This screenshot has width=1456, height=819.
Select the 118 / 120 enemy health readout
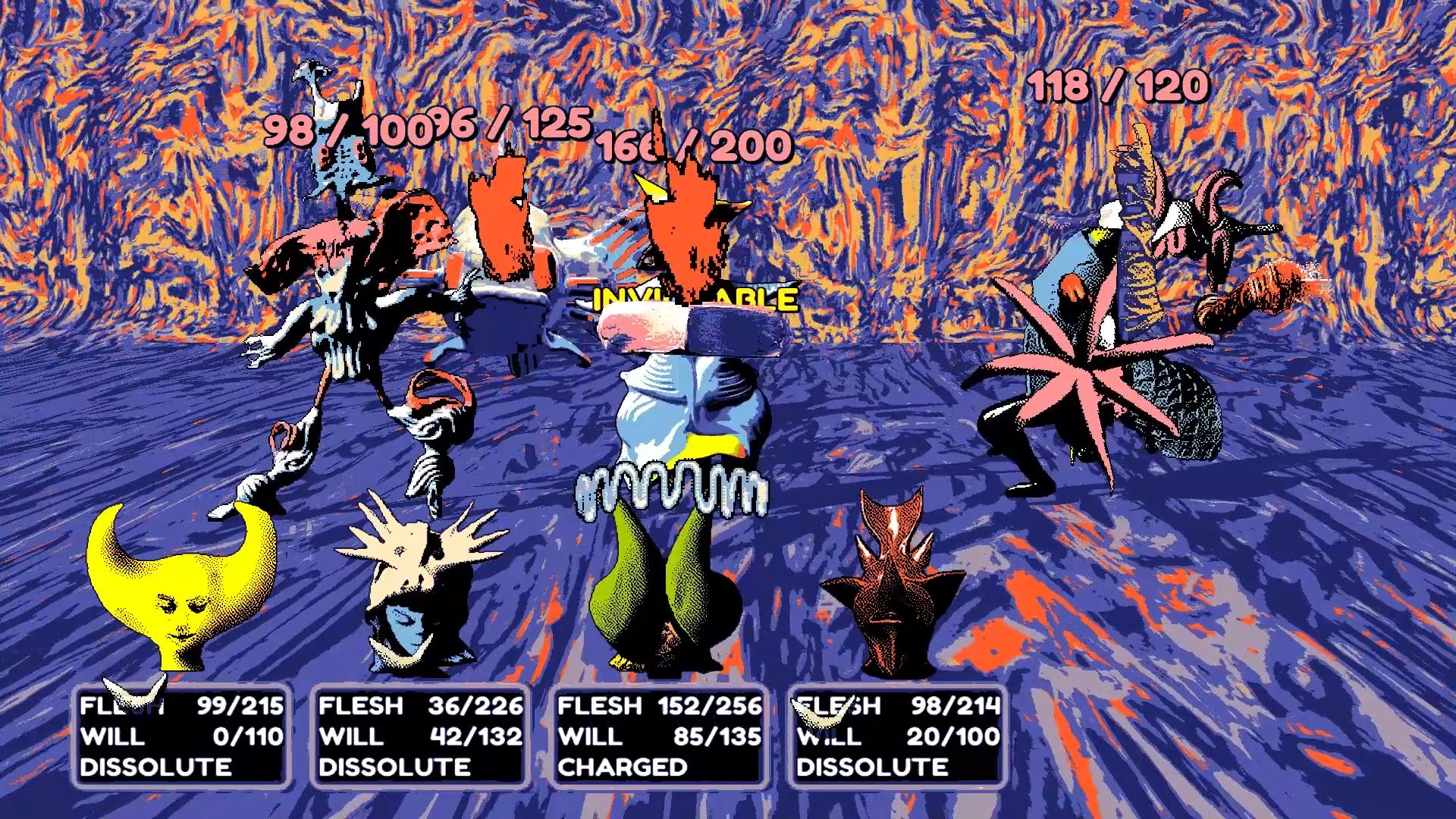tap(1119, 89)
